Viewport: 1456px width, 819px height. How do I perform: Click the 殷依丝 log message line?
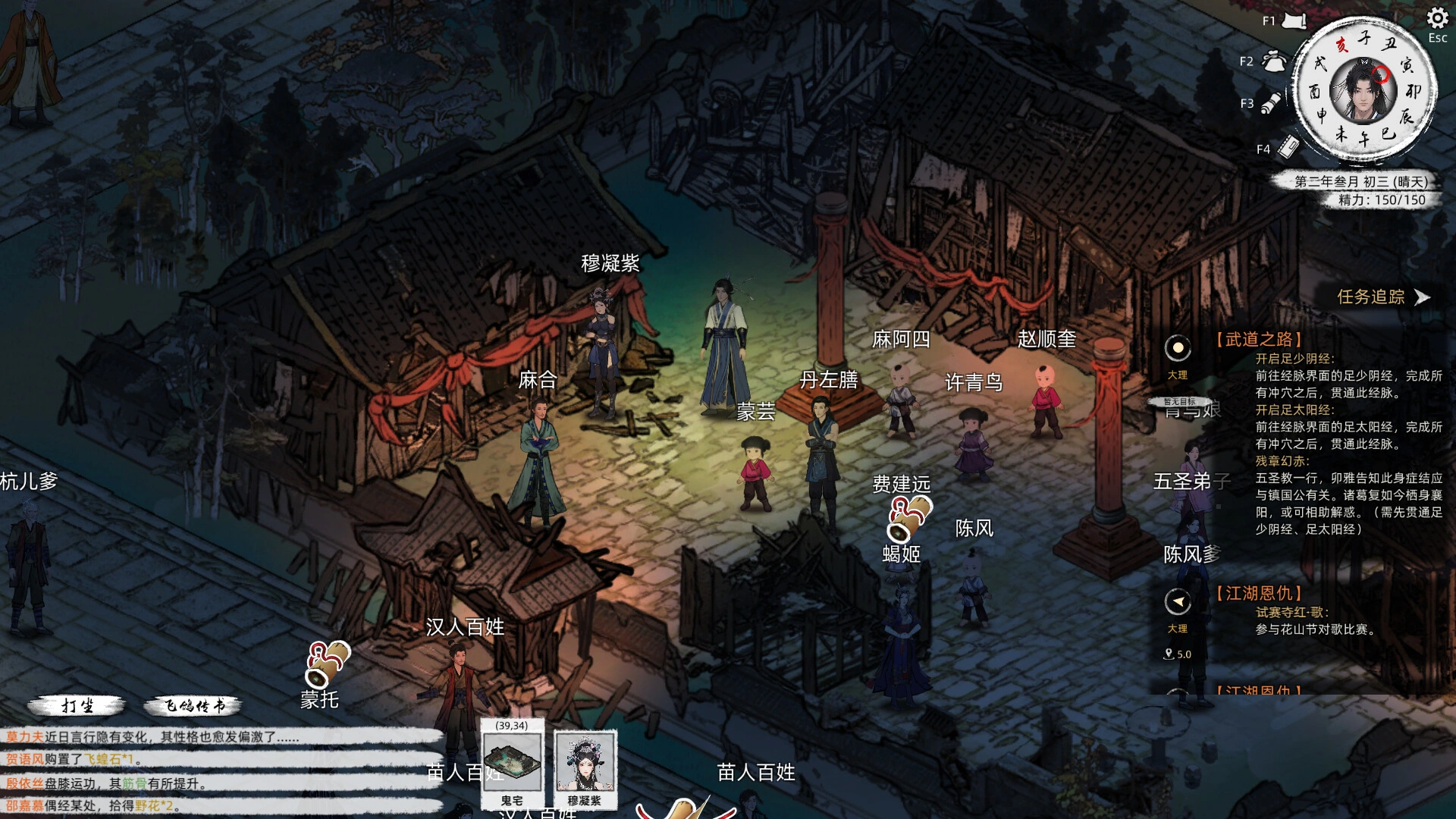[106, 783]
